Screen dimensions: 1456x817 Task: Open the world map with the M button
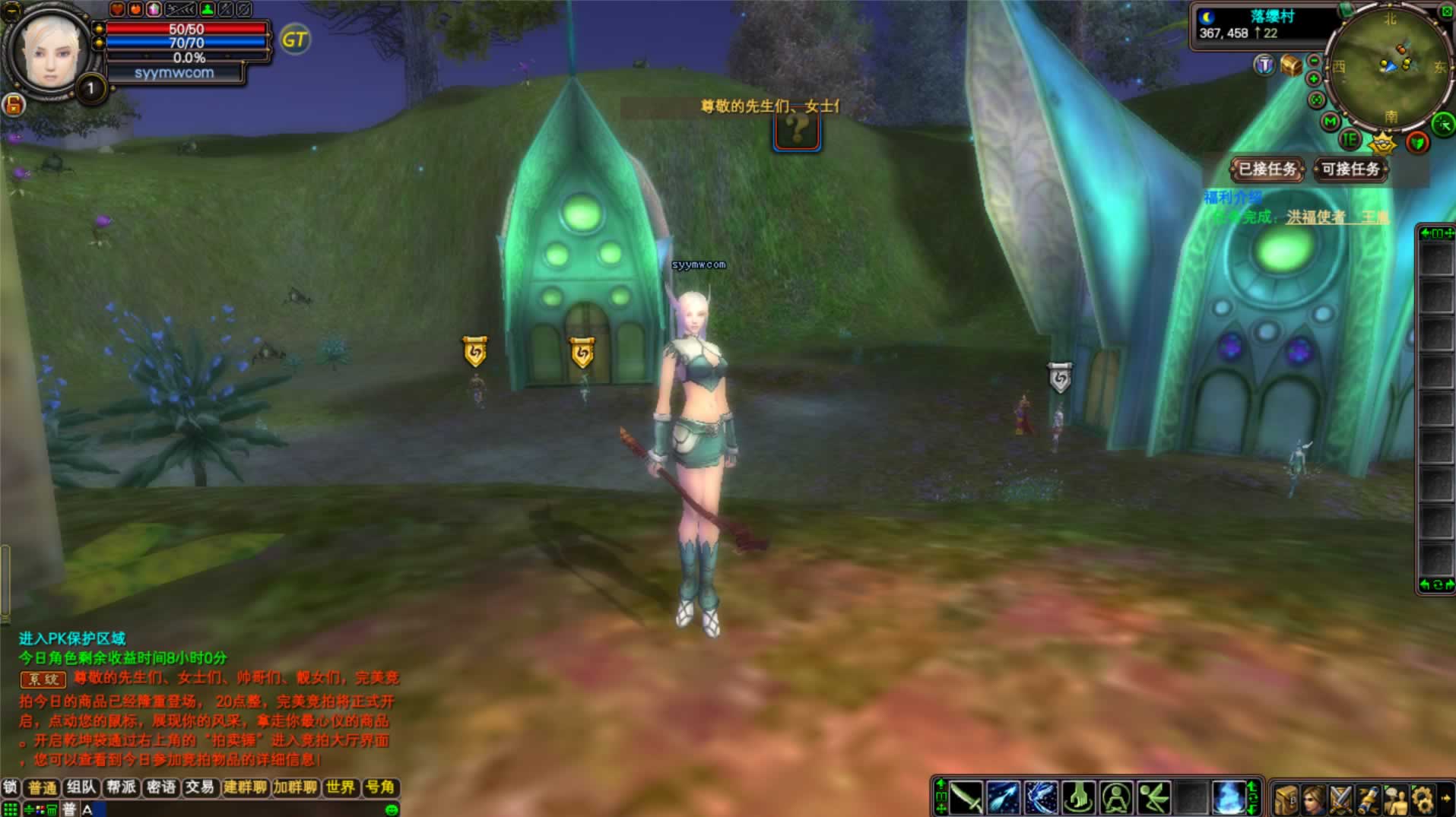point(1330,122)
